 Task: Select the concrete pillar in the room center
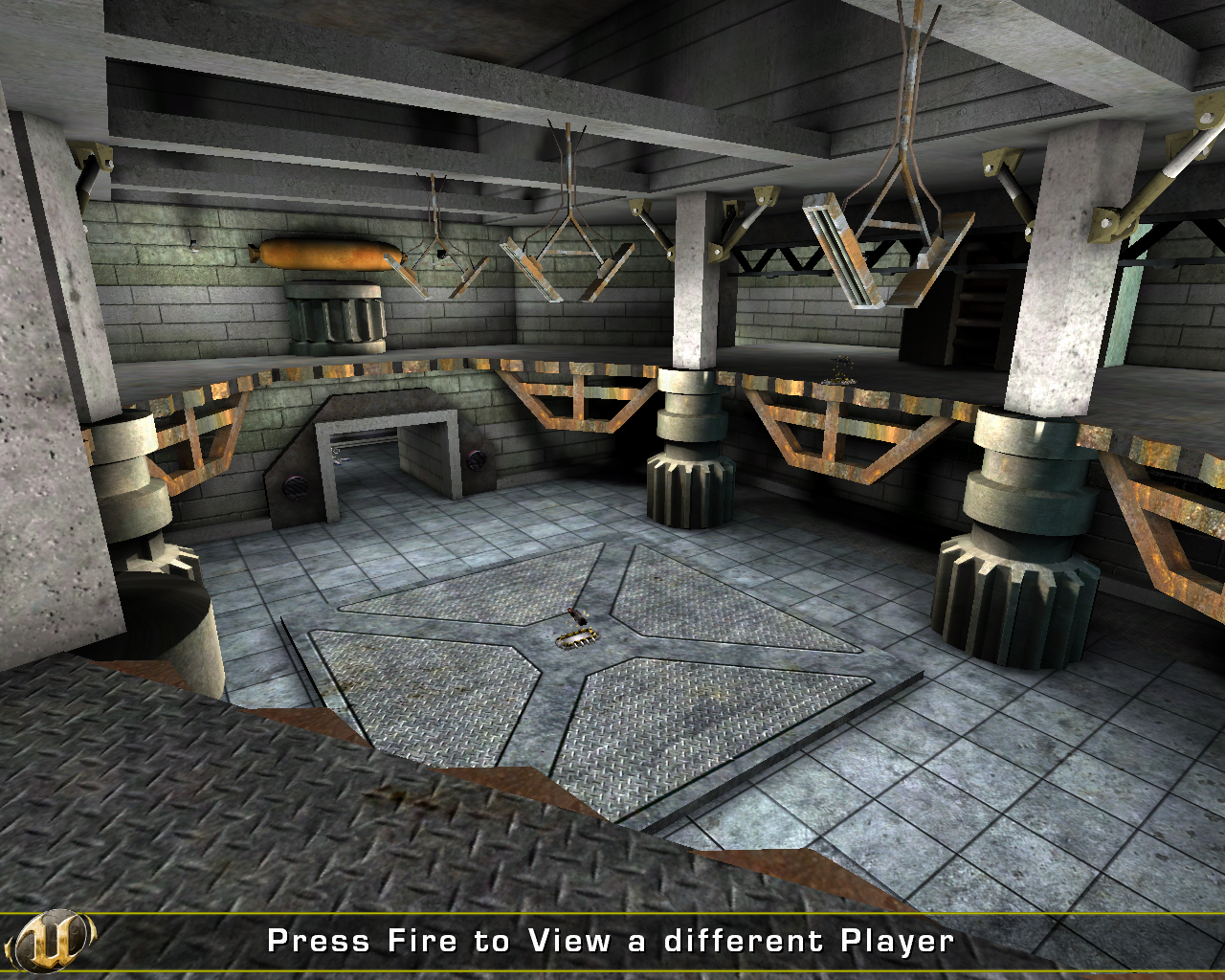point(685,287)
